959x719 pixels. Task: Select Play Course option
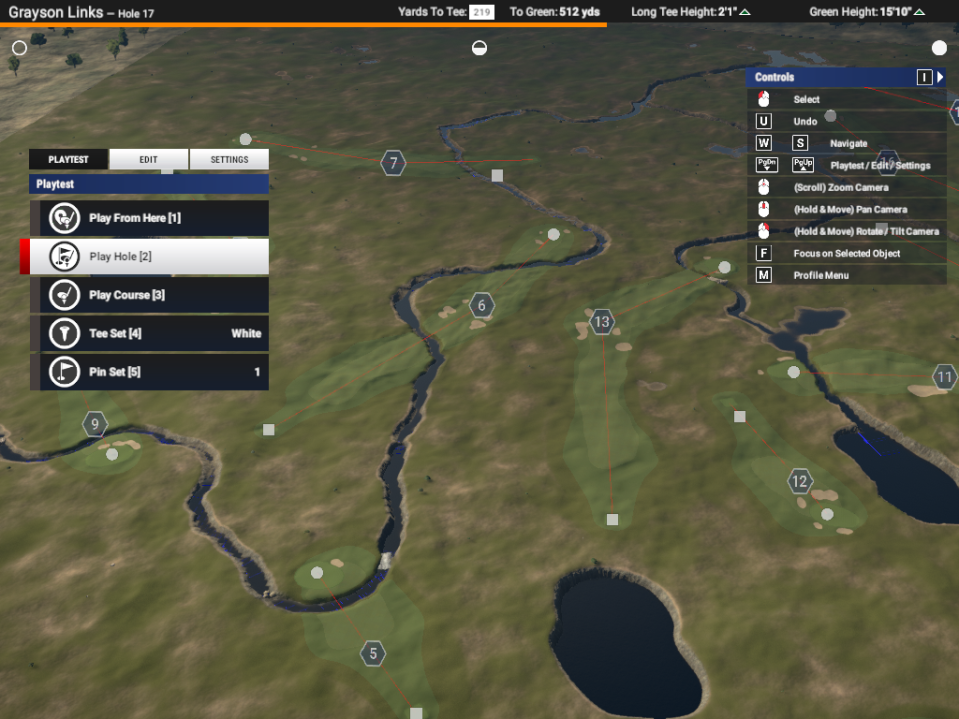pos(150,295)
